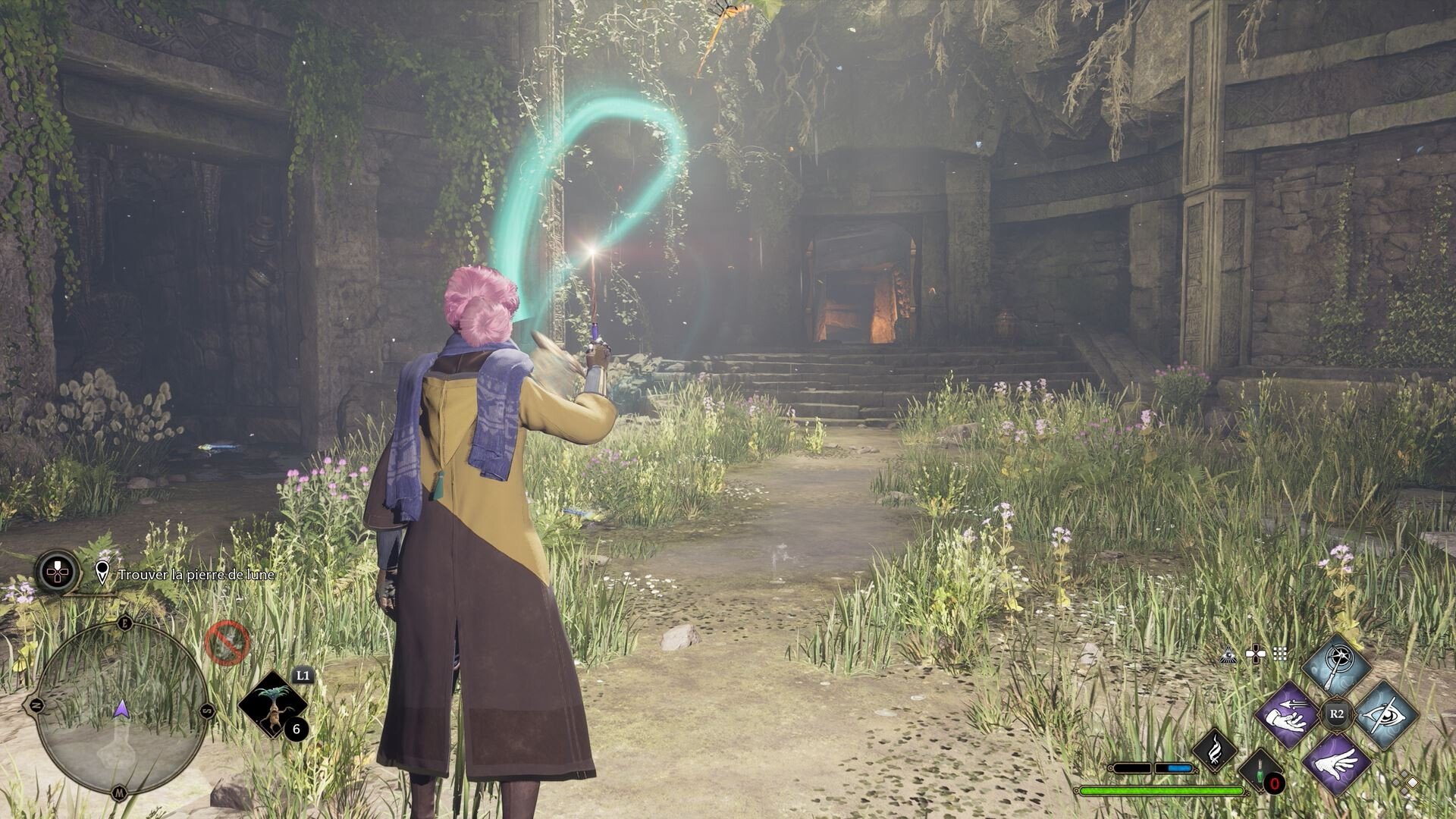Use the green Wiggenweld potion slot
Image resolution: width=1456 pixels, height=819 pixels.
click(1260, 771)
